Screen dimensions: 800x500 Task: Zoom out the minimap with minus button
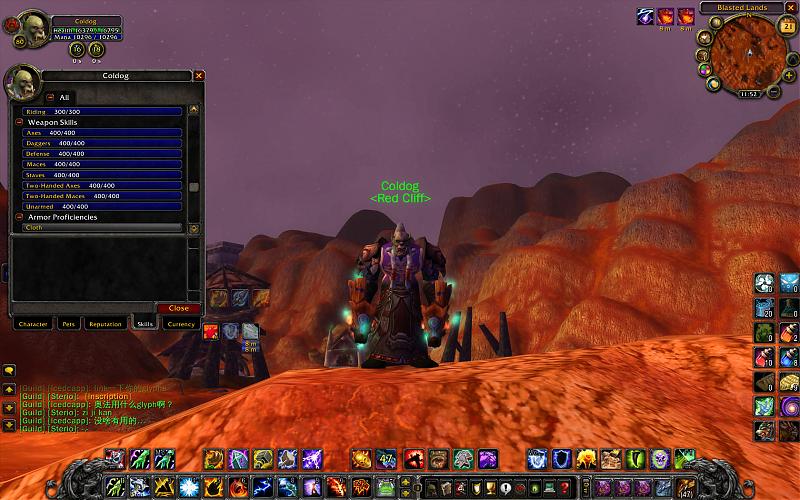click(775, 90)
